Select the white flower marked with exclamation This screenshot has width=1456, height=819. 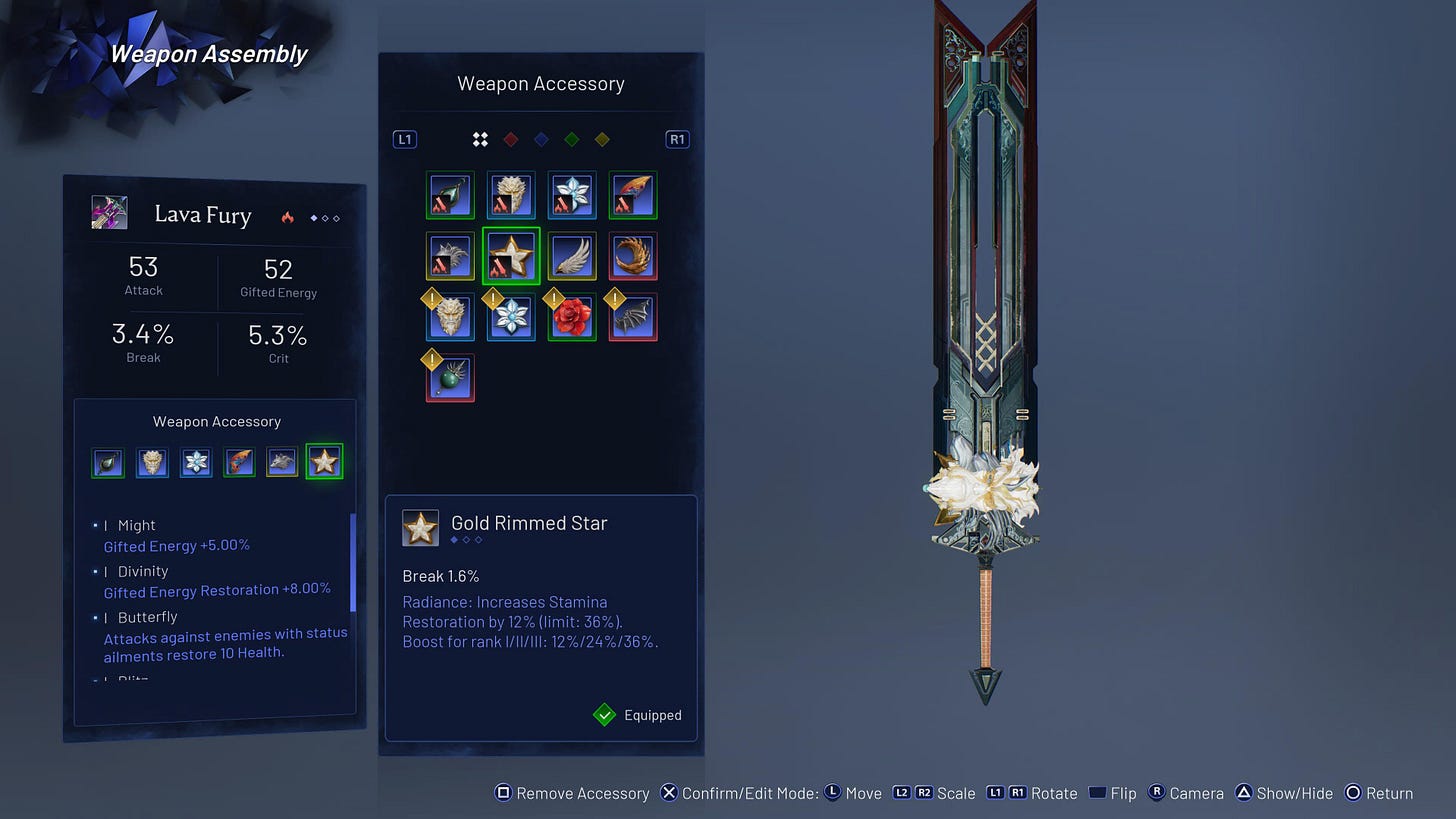click(511, 317)
